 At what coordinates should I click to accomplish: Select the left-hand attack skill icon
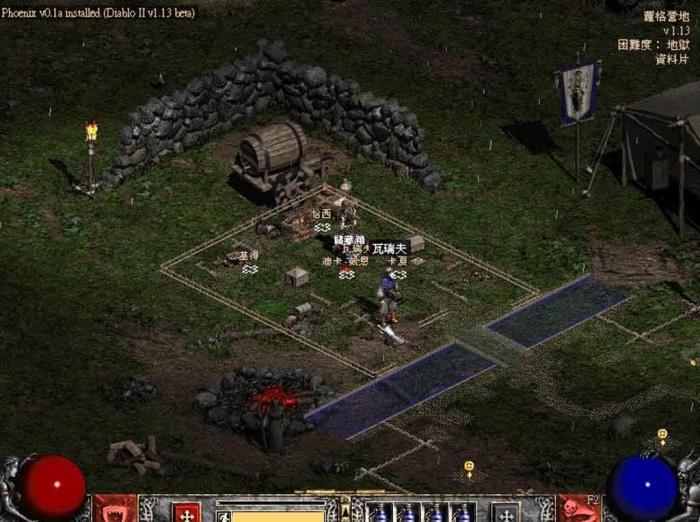click(115, 509)
